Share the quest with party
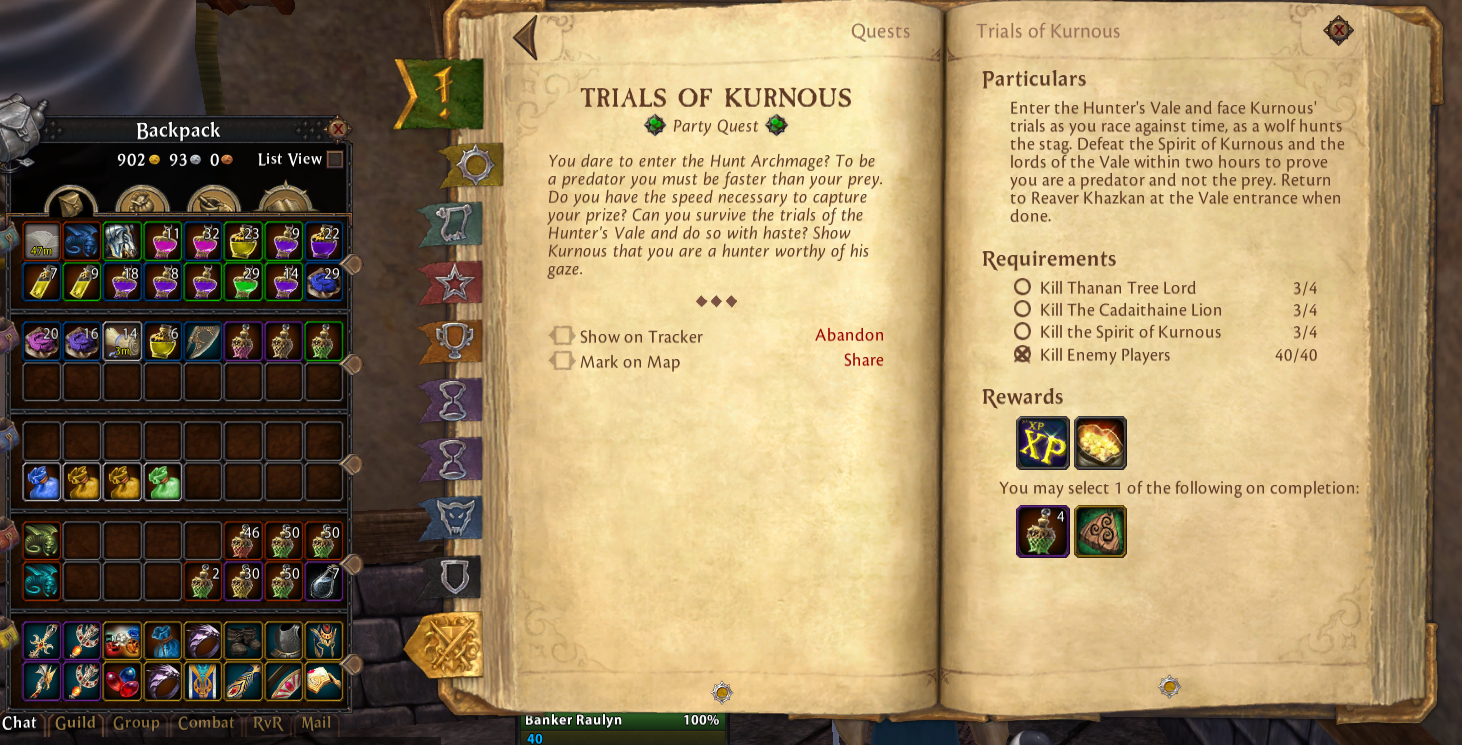Screen dimensions: 1462x745 (863, 360)
